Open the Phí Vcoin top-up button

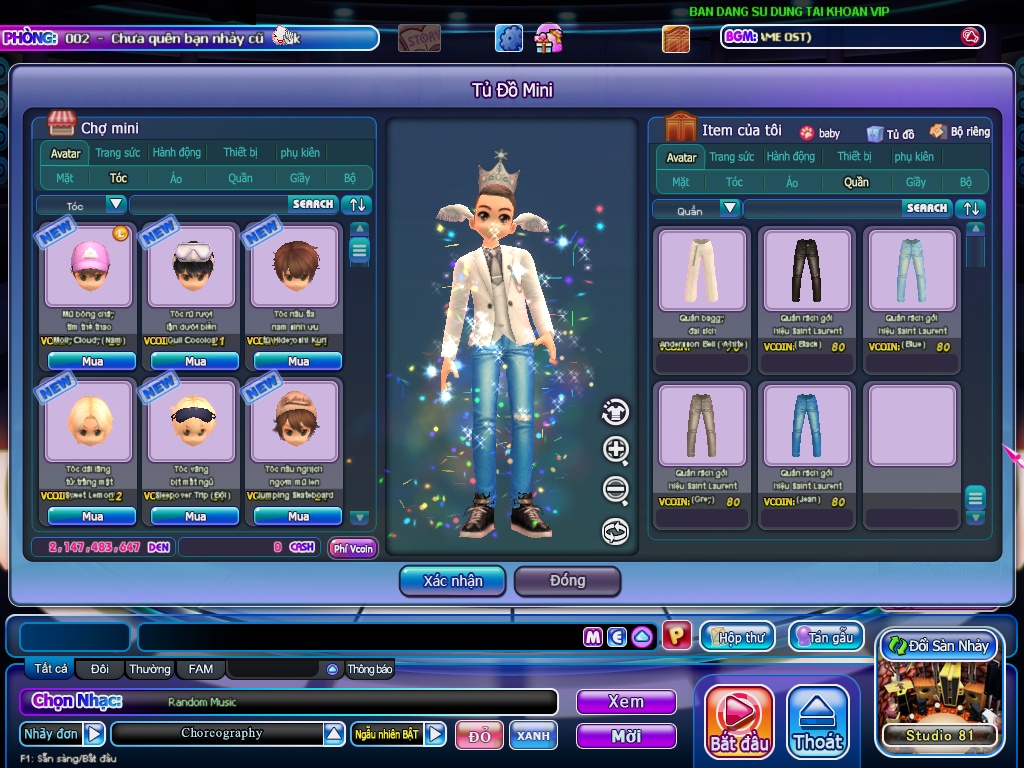[353, 548]
